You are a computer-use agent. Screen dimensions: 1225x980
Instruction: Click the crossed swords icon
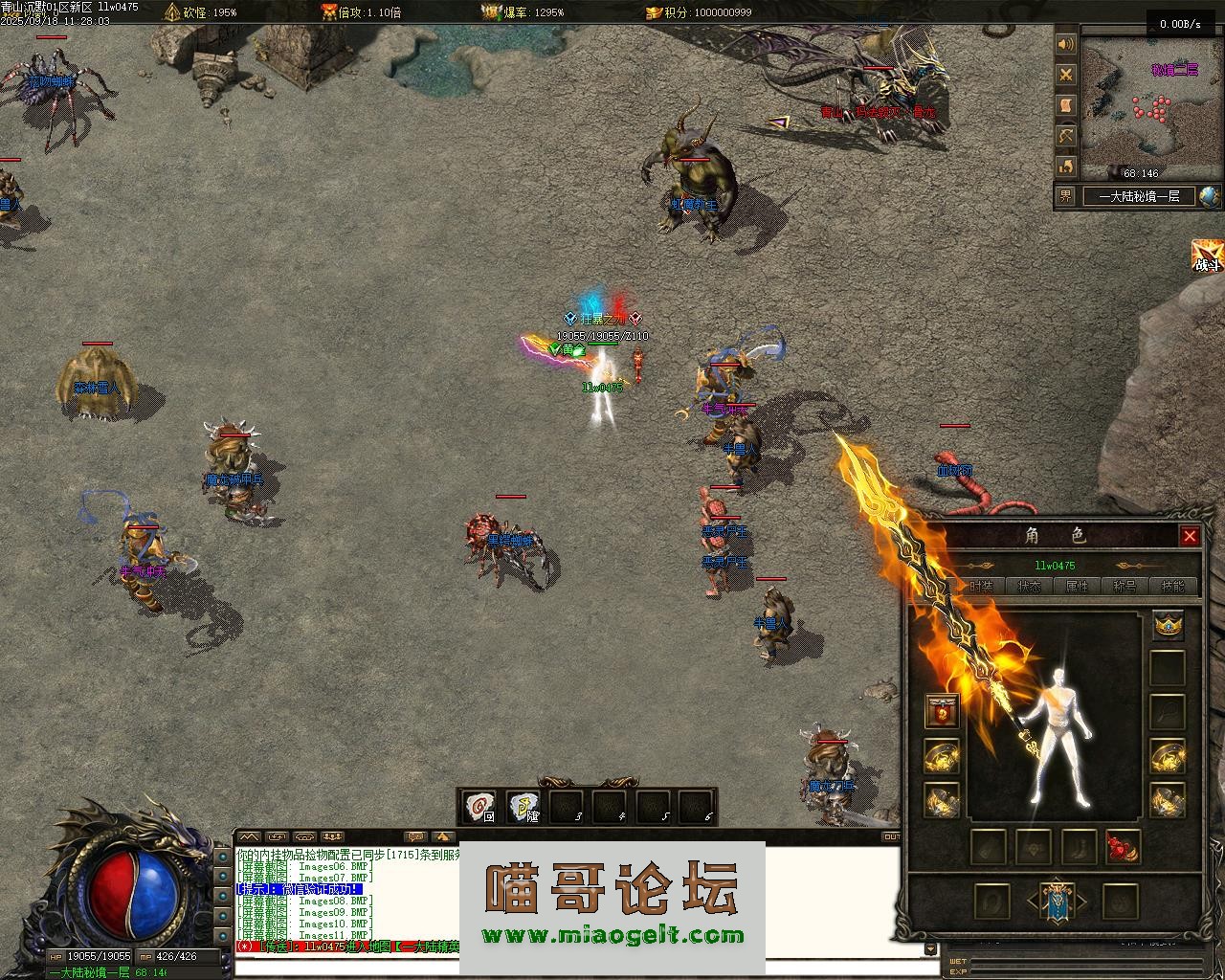(x=1066, y=75)
